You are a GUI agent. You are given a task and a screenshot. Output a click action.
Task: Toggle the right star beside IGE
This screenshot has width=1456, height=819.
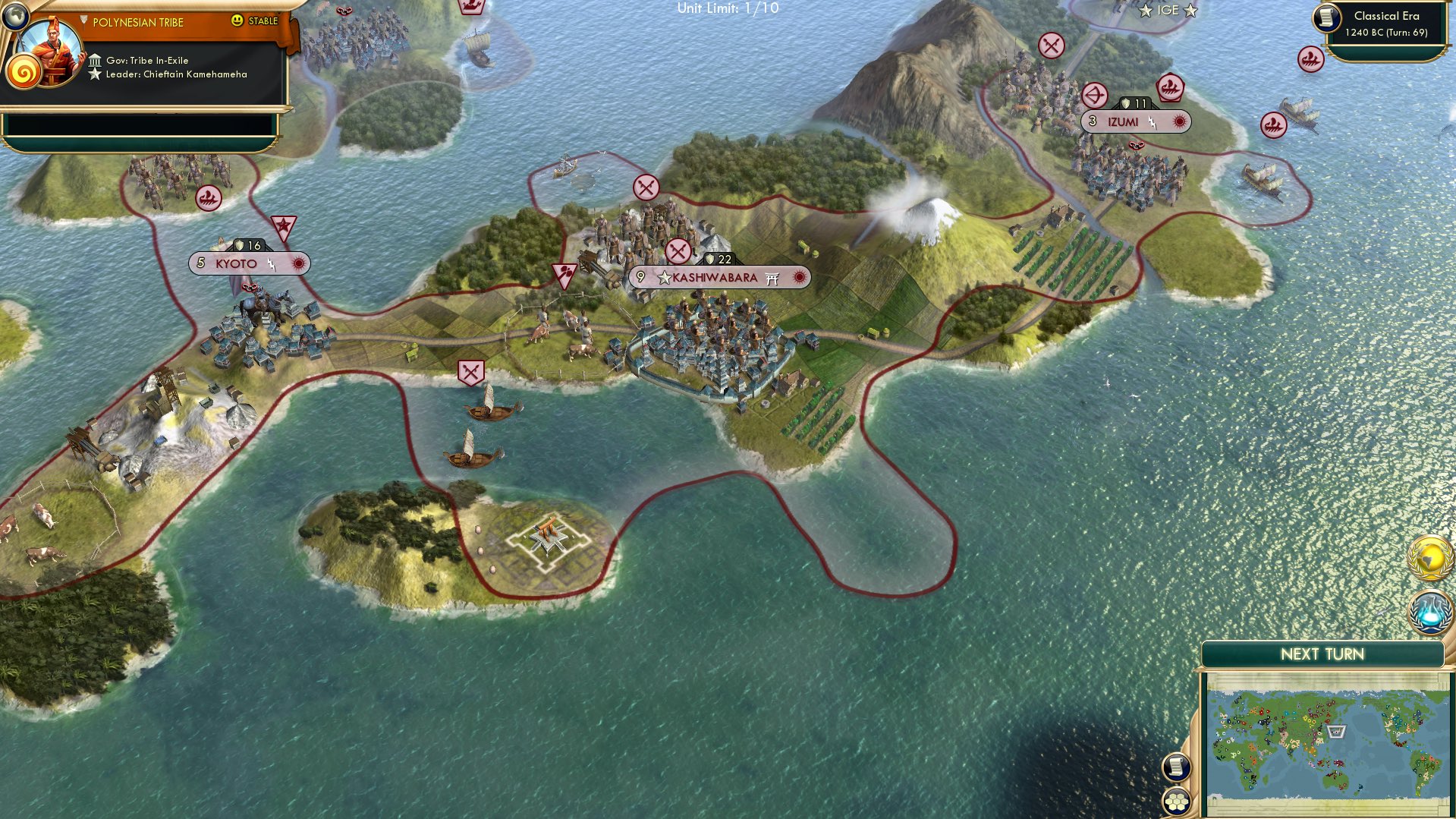tap(1190, 10)
